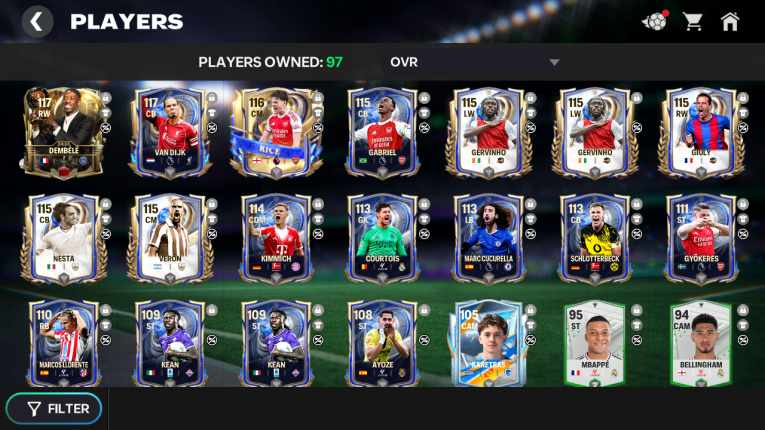Image resolution: width=765 pixels, height=430 pixels.
Task: Open the Filter options
Action: (58, 408)
